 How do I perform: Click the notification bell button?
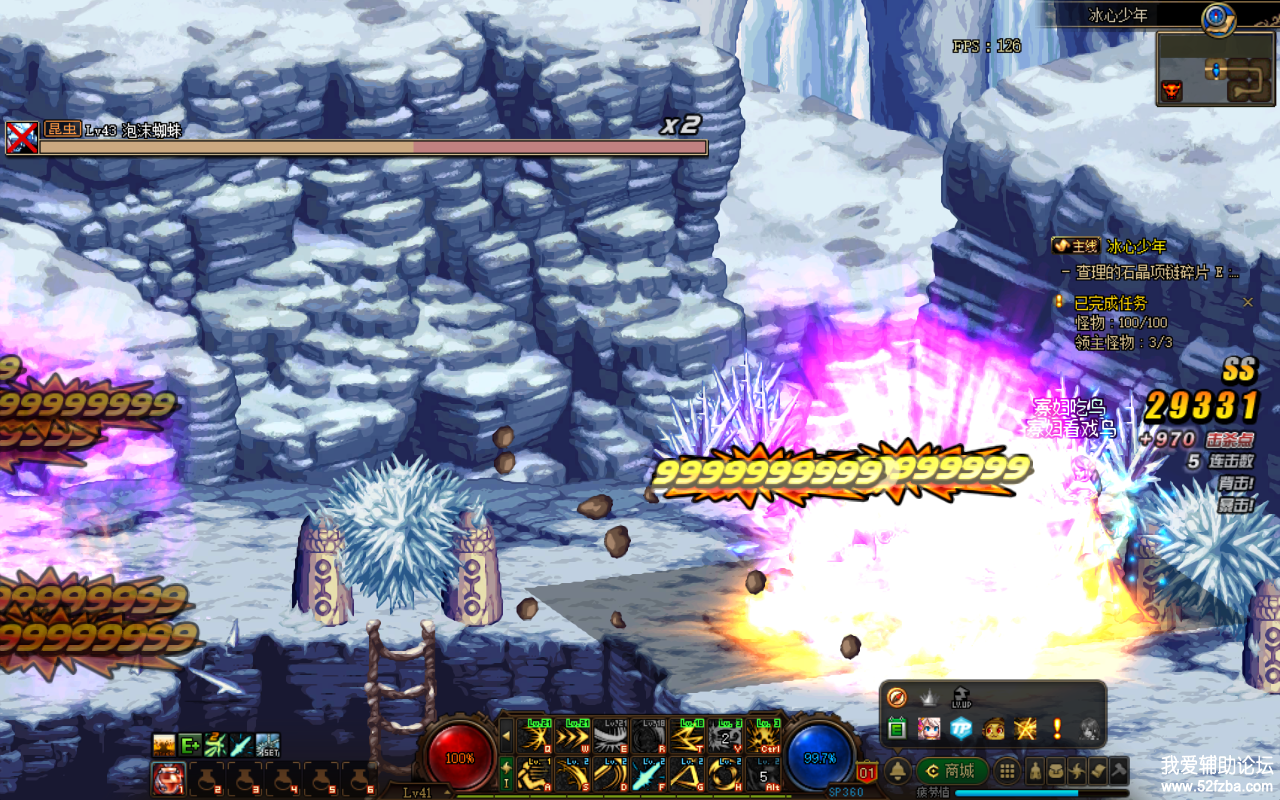pyautogui.click(x=898, y=771)
